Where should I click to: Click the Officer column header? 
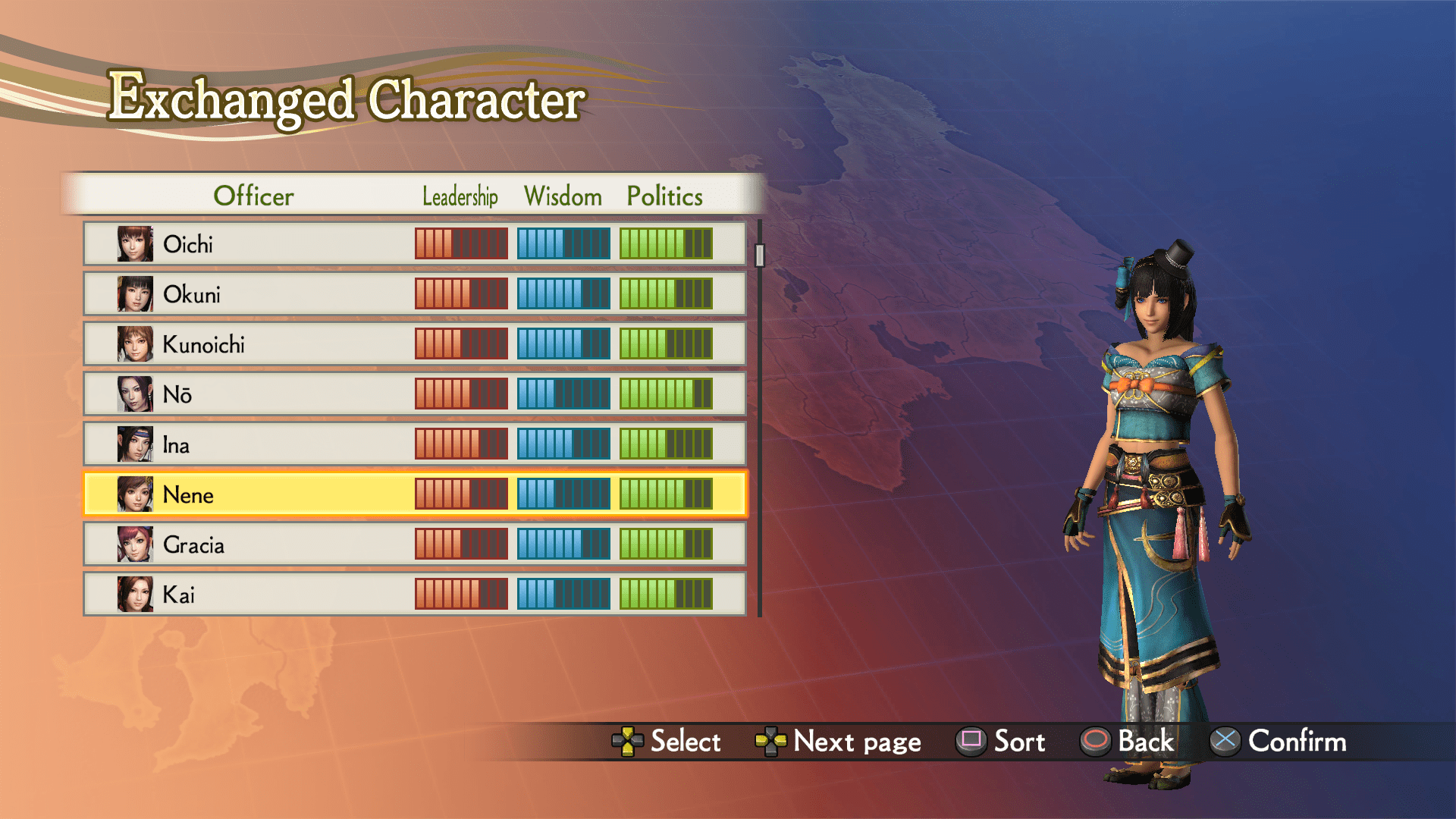pyautogui.click(x=253, y=196)
